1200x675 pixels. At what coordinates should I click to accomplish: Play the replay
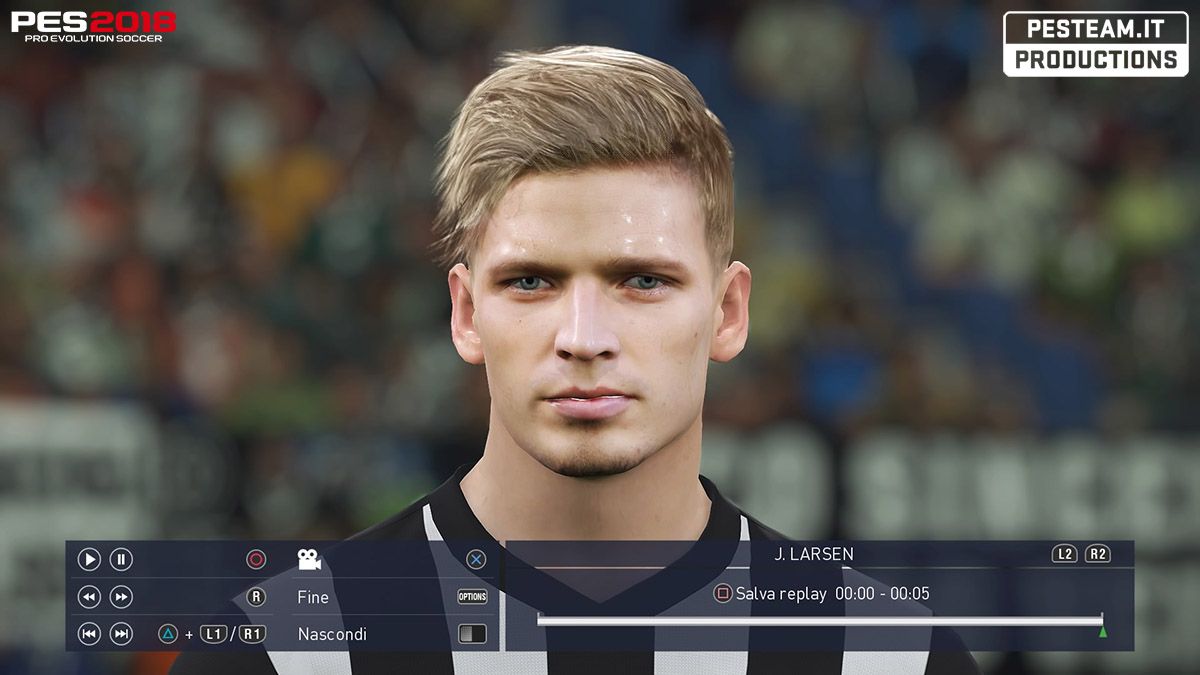(89, 560)
